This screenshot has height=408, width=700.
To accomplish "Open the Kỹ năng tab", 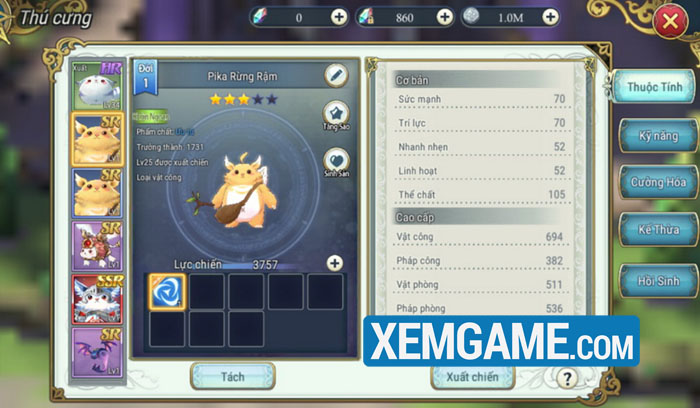I will [x=655, y=135].
